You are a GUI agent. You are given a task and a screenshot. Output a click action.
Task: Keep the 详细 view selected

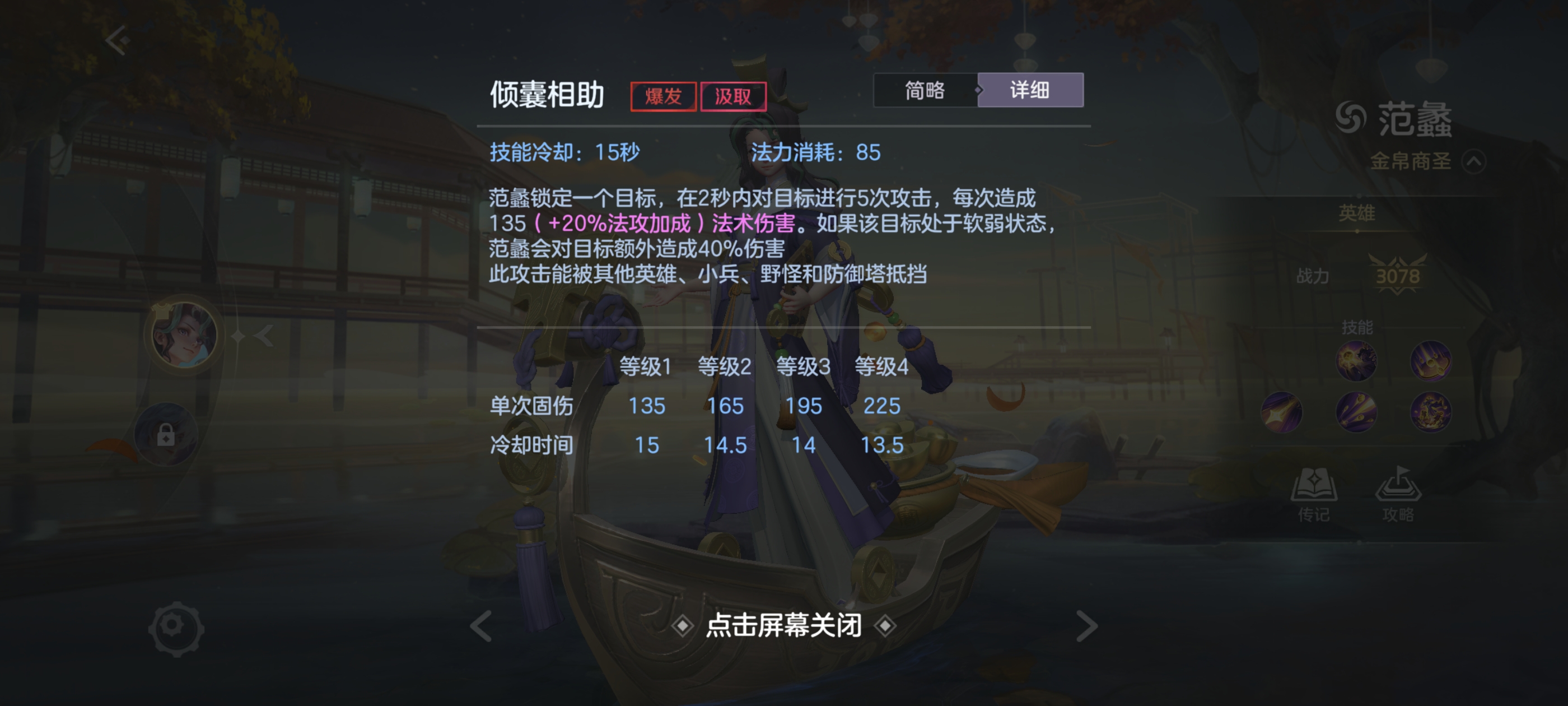pos(1030,90)
